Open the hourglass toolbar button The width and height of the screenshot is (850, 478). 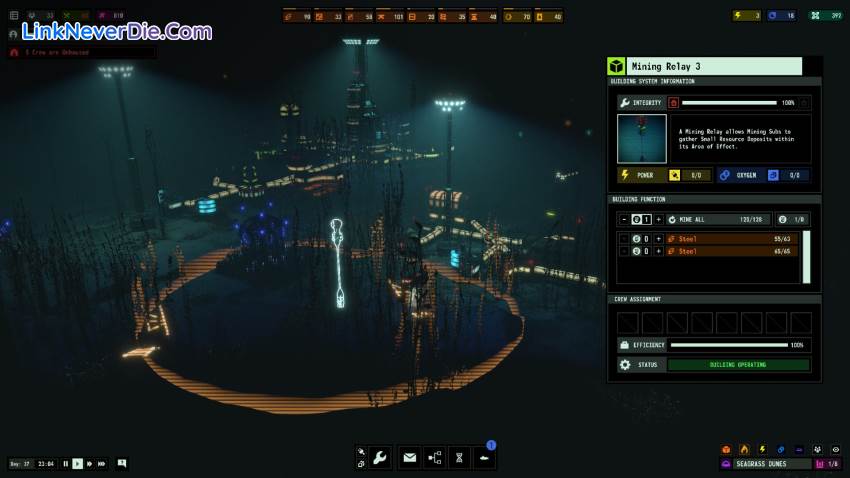459,457
